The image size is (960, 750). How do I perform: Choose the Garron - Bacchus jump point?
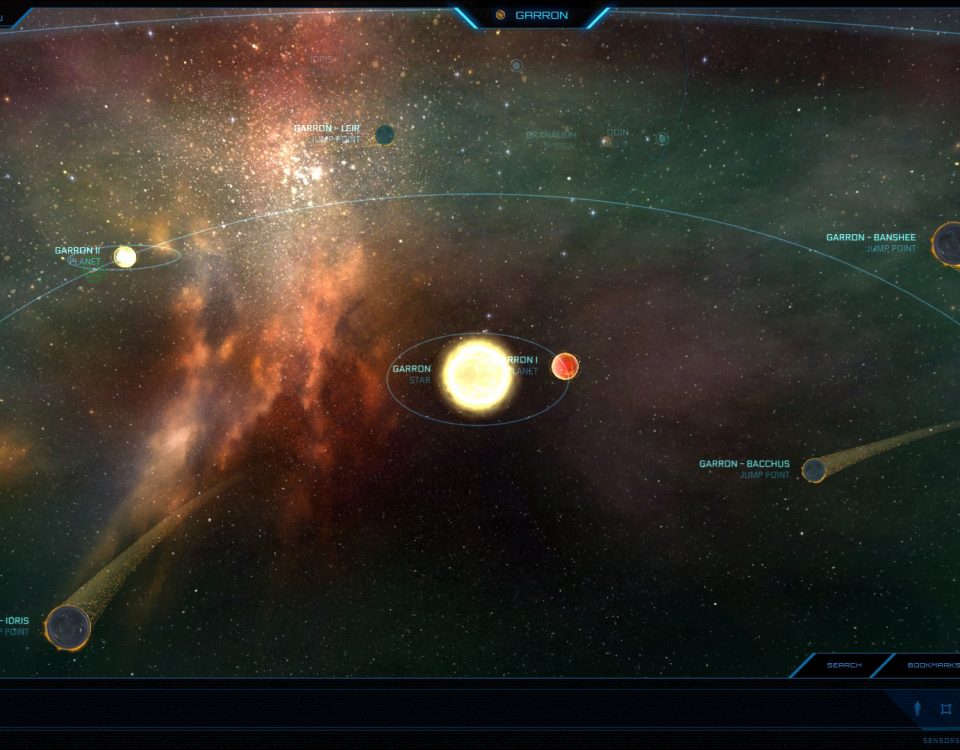pyautogui.click(x=814, y=469)
